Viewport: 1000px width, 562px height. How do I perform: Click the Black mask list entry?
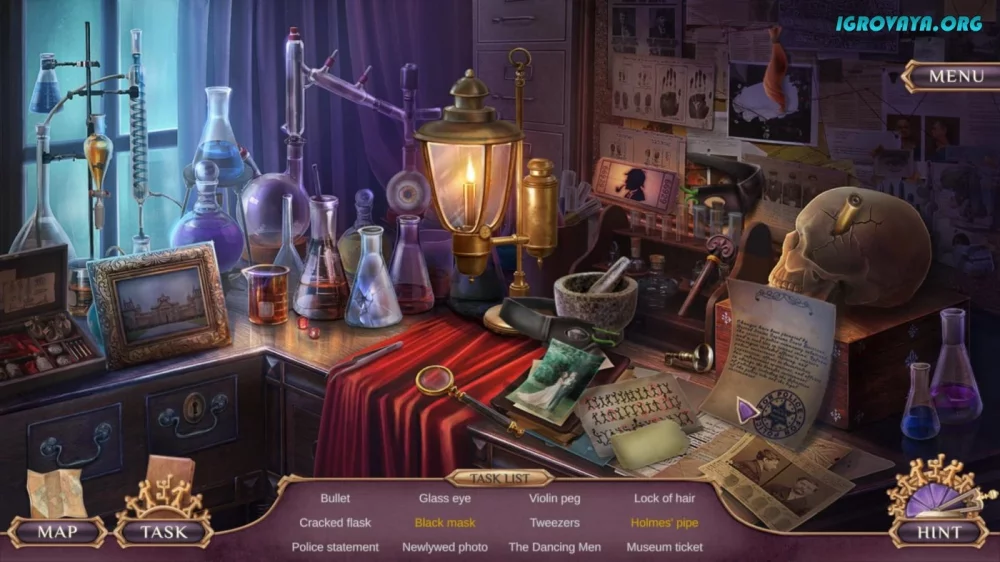[445, 523]
